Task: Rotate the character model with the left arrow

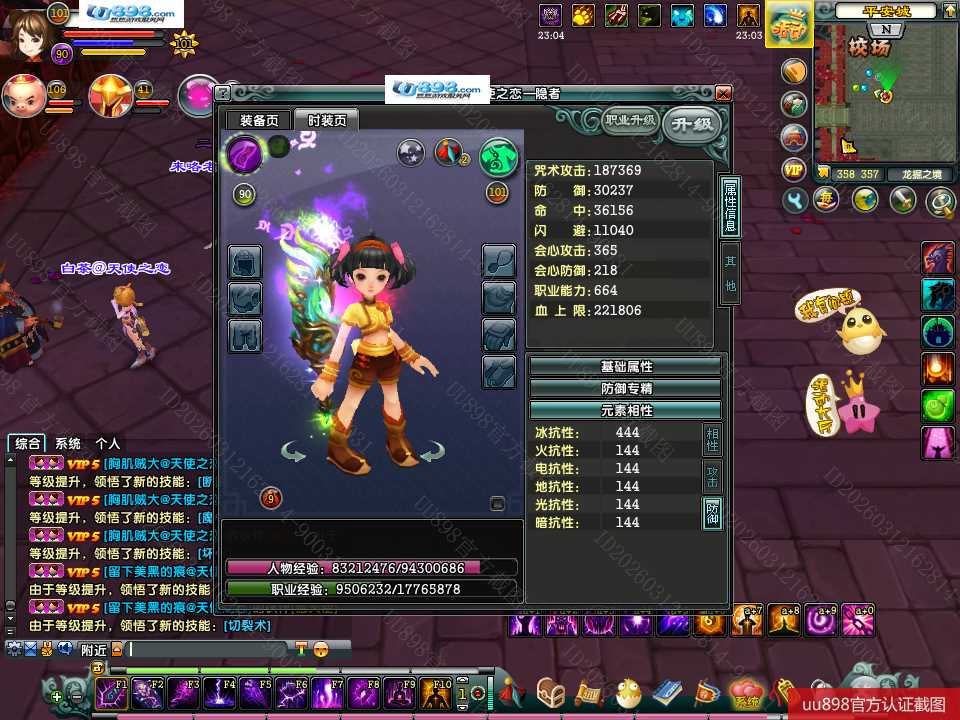Action: pyautogui.click(x=294, y=453)
